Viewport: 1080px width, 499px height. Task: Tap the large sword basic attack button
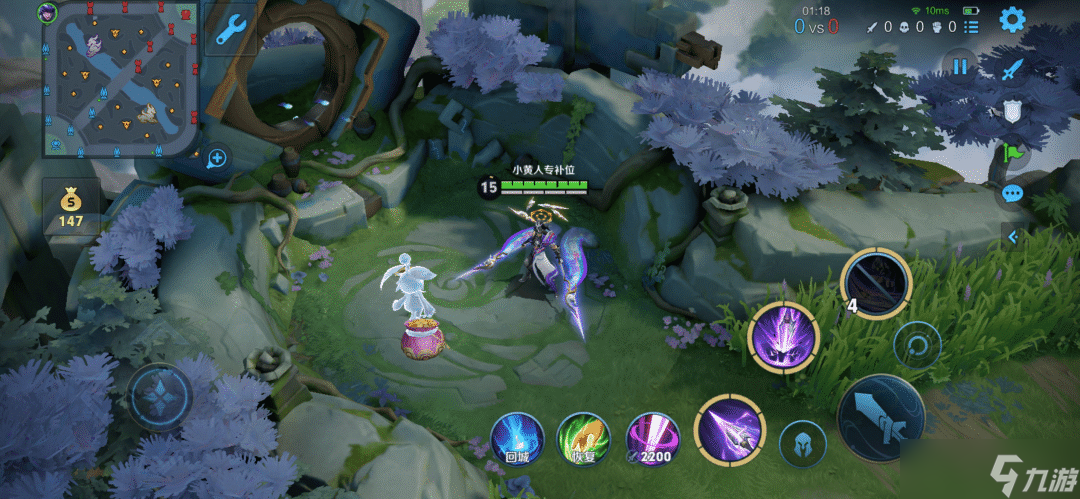click(x=881, y=419)
